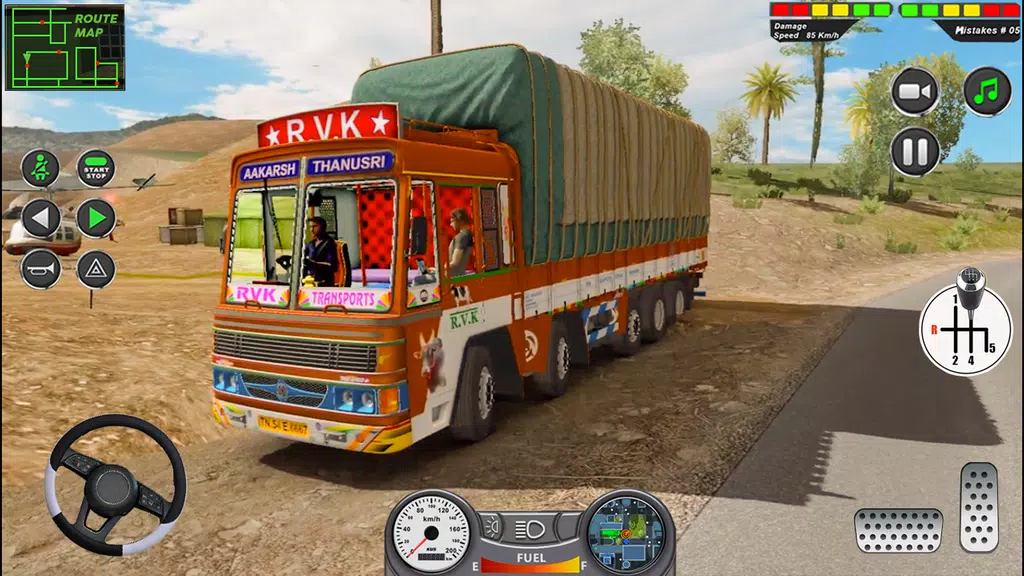
Task: Tap the accelerator pedal
Action: pyautogui.click(x=979, y=507)
